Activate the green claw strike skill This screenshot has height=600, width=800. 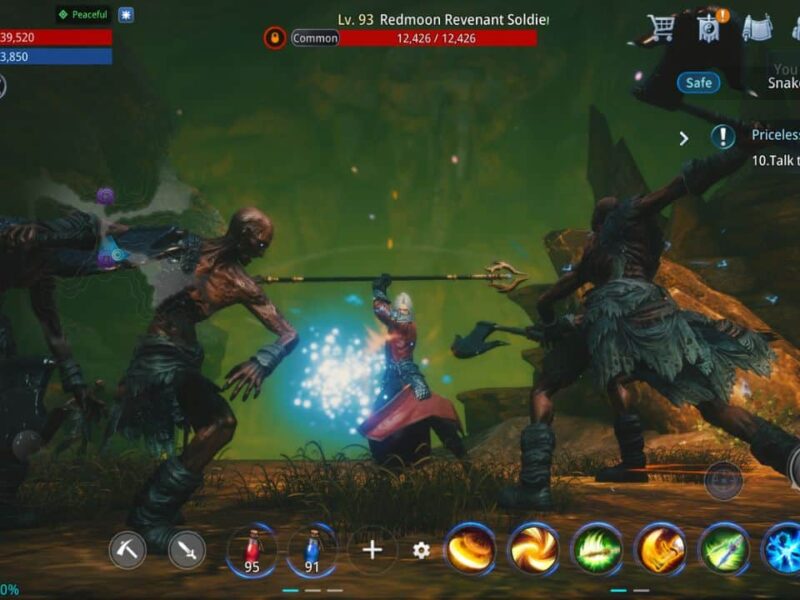point(598,550)
